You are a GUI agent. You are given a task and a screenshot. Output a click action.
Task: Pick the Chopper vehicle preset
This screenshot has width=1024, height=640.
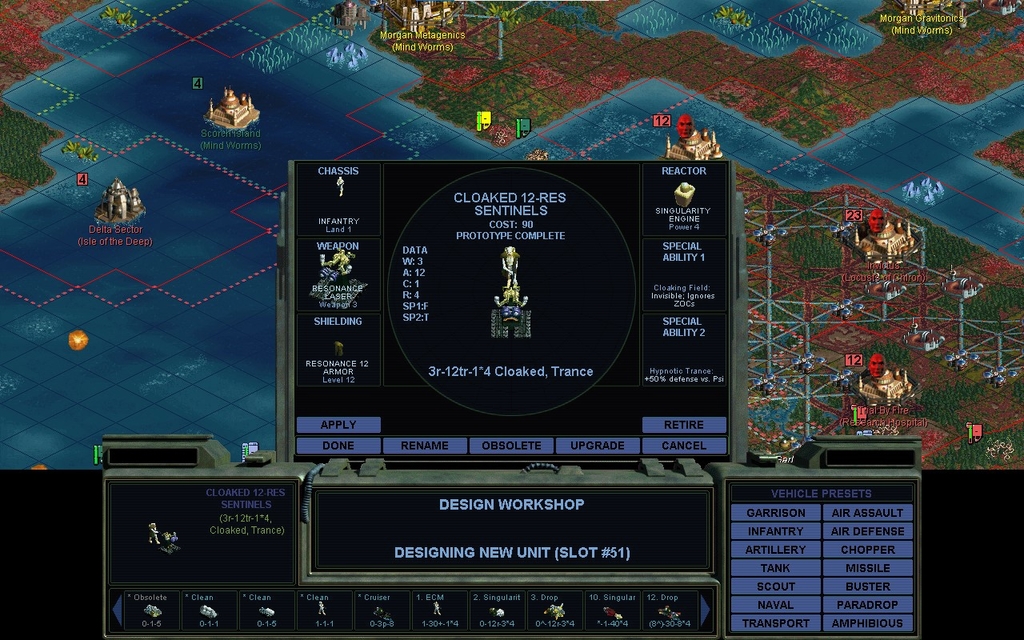pyautogui.click(x=867, y=550)
